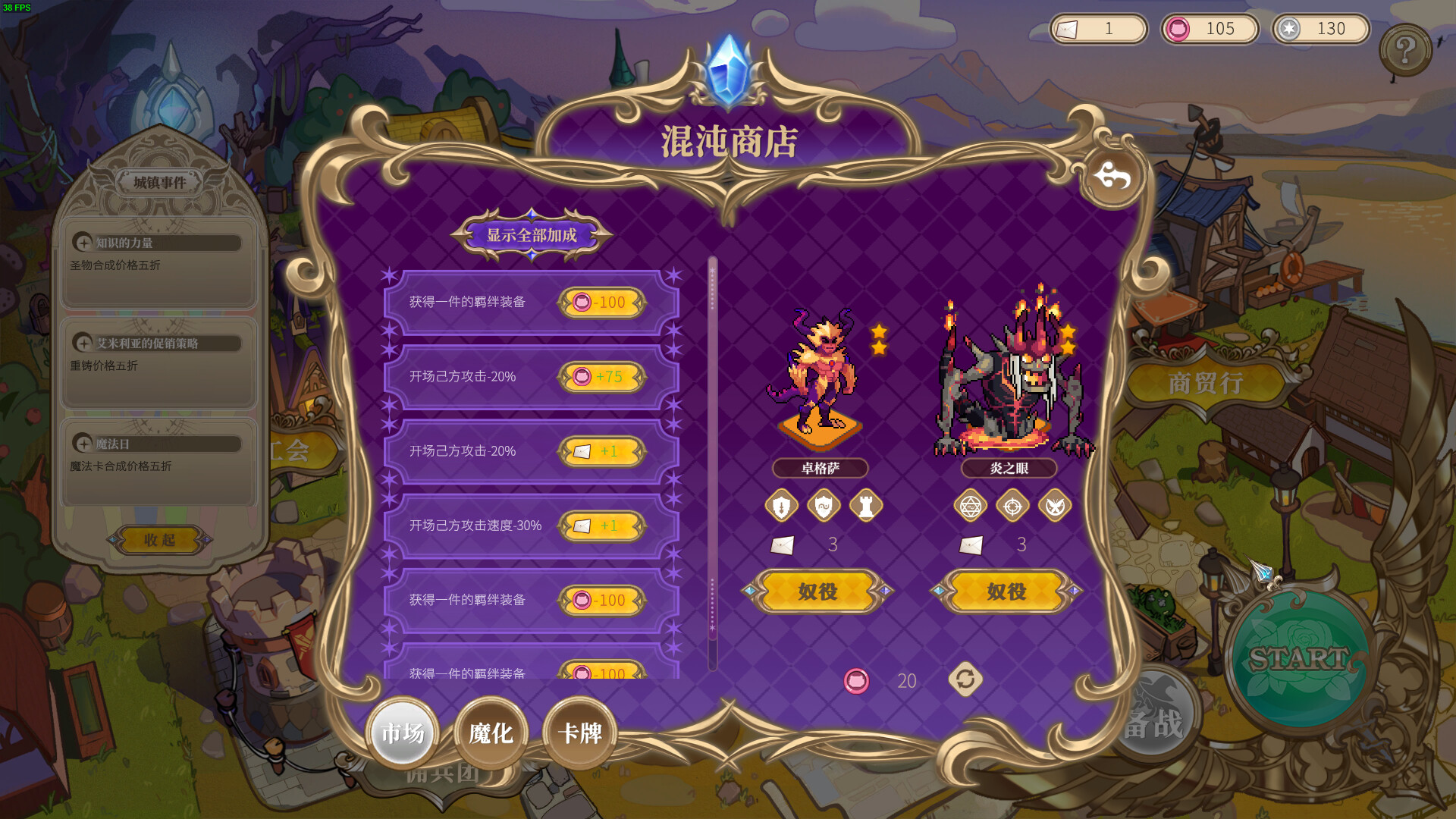Viewport: 1456px width, 819px height.
Task: Toggle 显示全部加成 to show all bonuses
Action: [531, 235]
